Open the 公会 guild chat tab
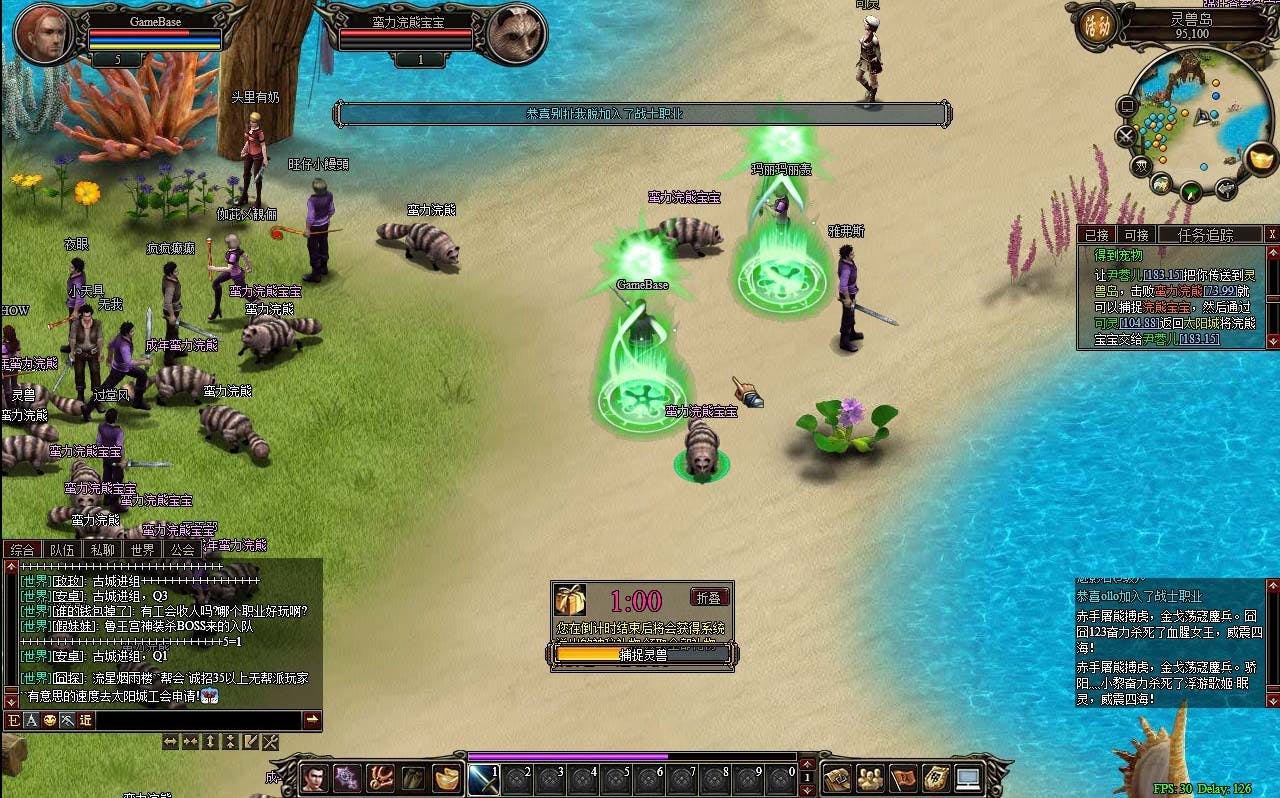This screenshot has height=798, width=1280. point(182,549)
